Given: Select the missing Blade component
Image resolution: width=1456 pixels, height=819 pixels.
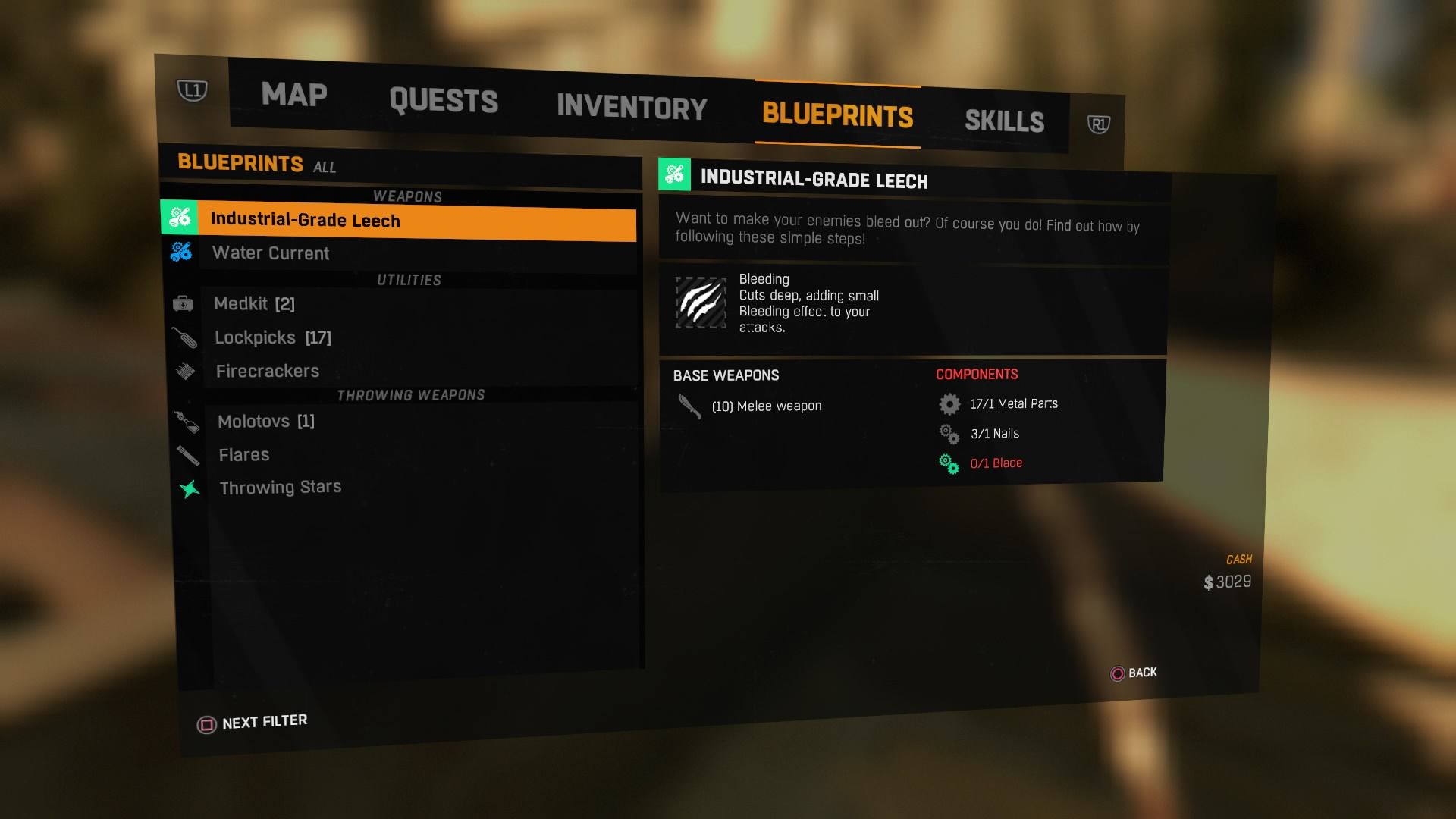Looking at the screenshot, I should tap(996, 463).
